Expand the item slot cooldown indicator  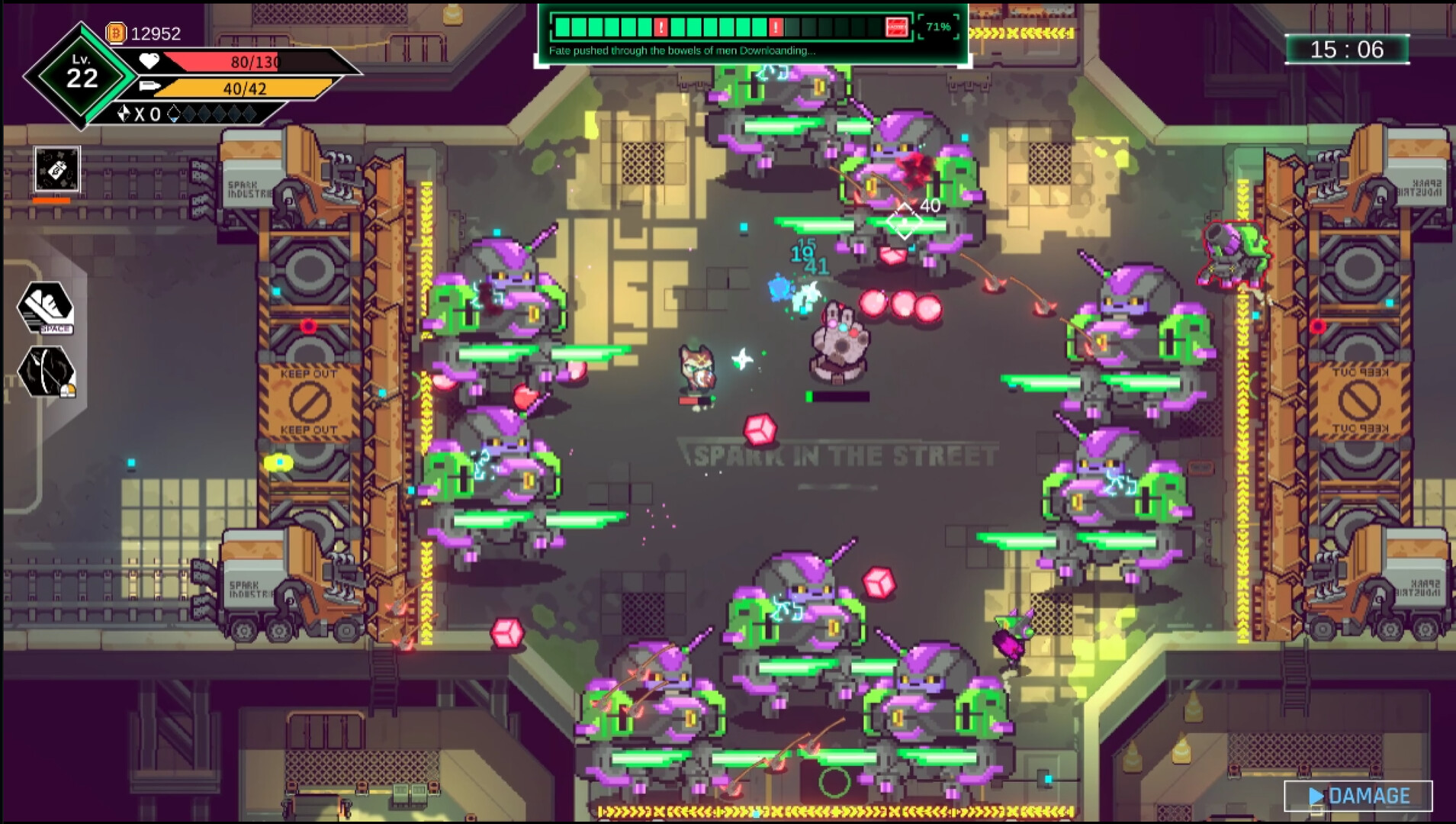52,200
